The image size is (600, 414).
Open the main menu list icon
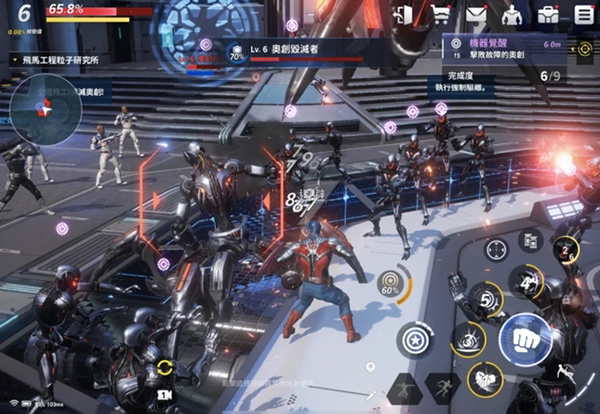pos(584,14)
